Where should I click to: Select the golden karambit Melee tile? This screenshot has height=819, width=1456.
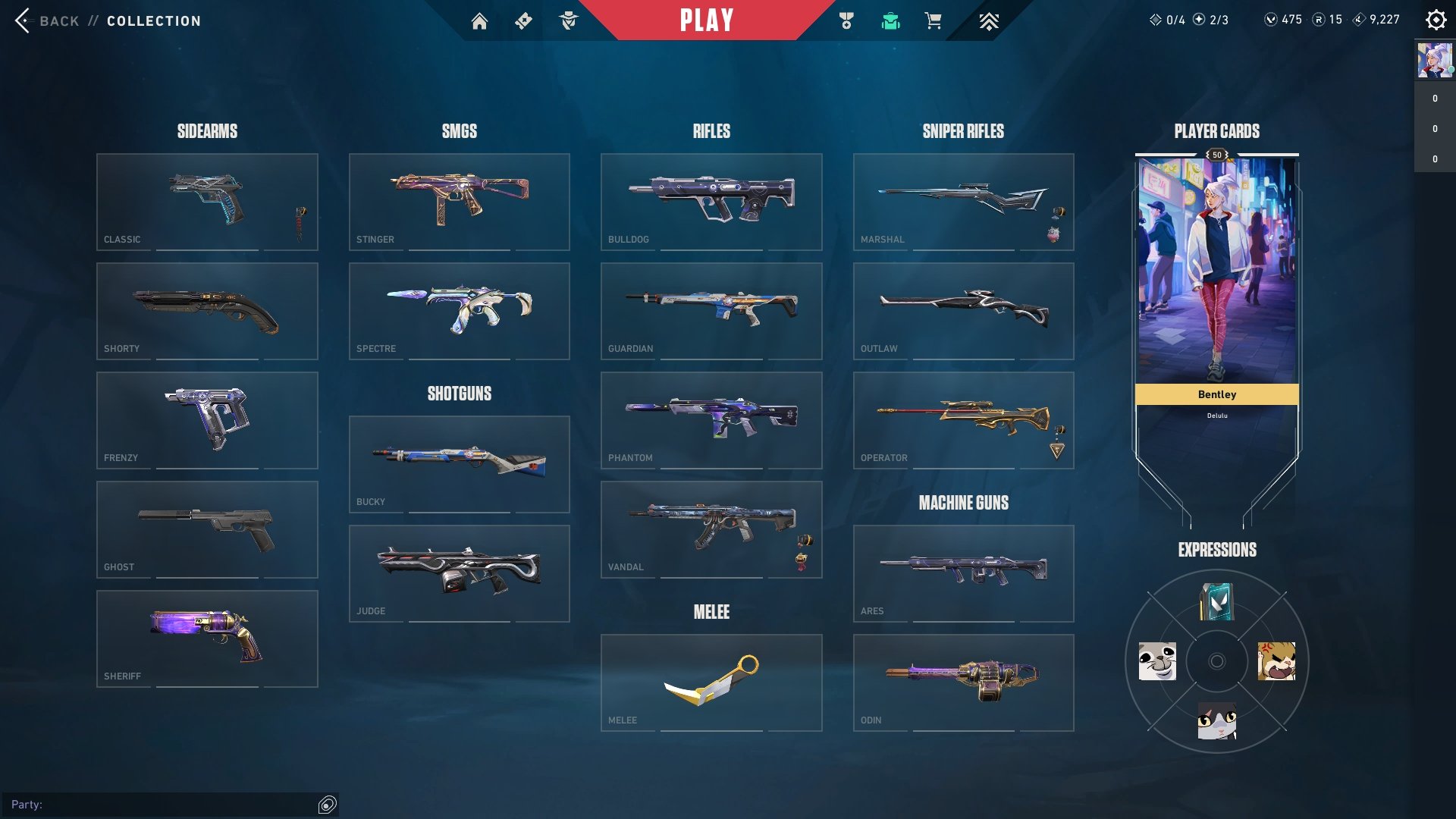pyautogui.click(x=711, y=681)
